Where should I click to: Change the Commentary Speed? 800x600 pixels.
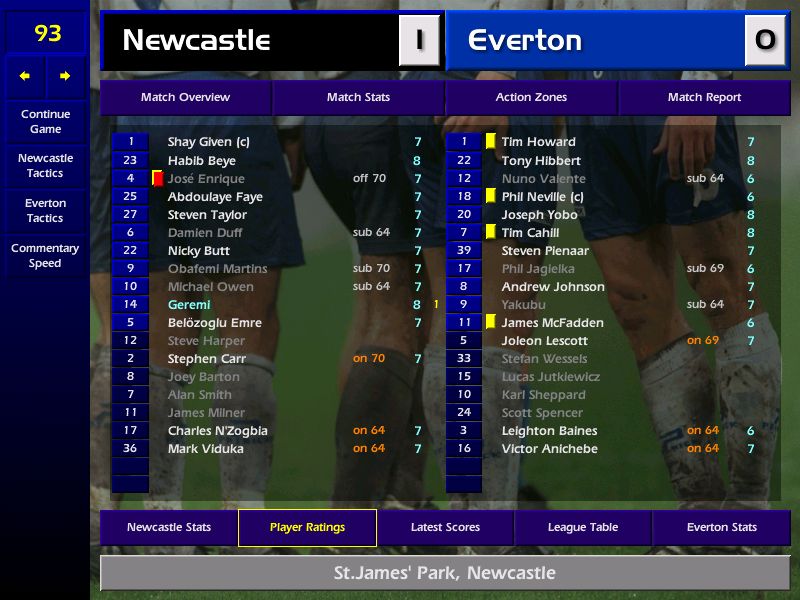[x=45, y=255]
